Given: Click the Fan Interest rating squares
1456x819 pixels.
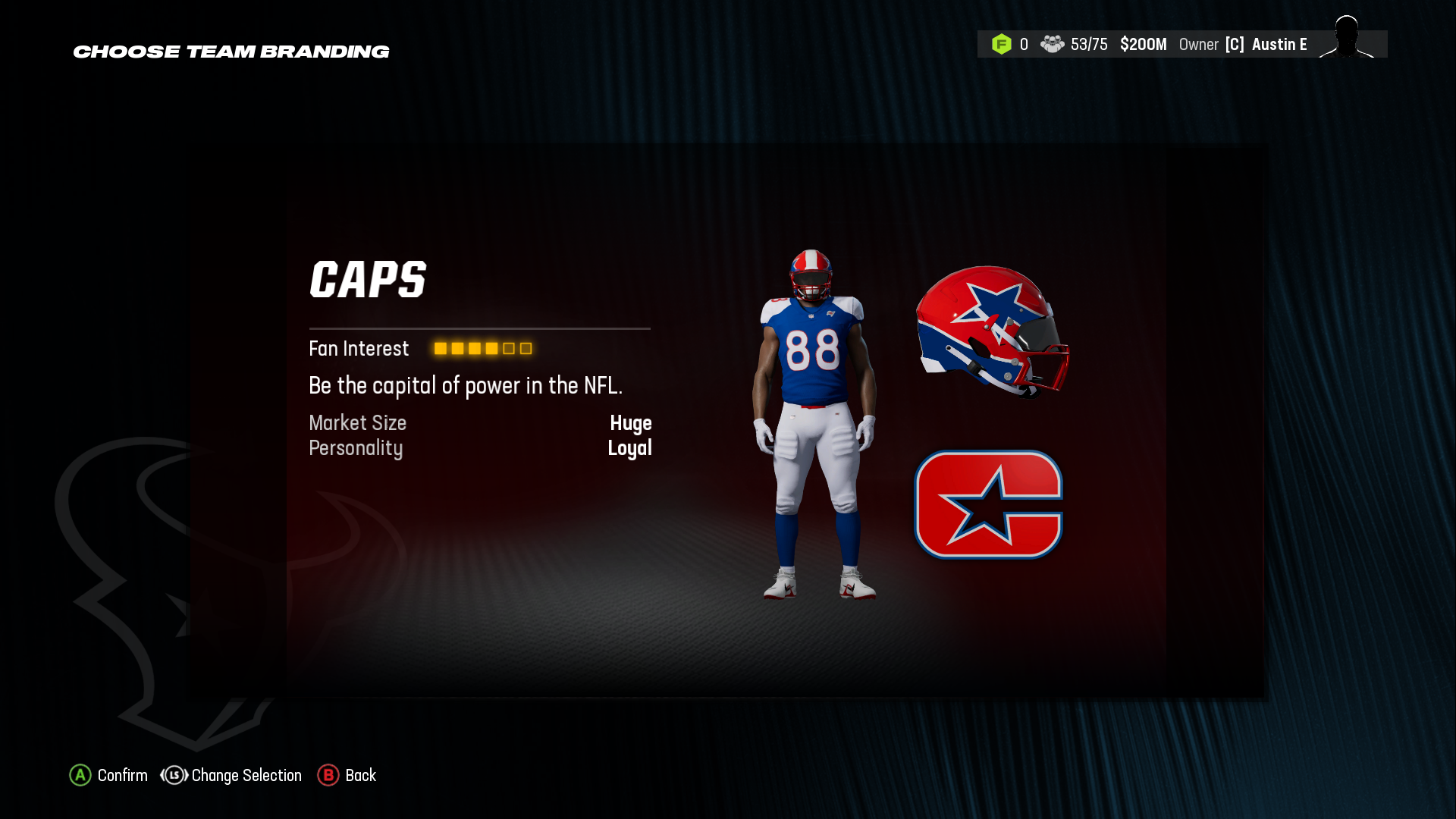Looking at the screenshot, I should pyautogui.click(x=482, y=348).
